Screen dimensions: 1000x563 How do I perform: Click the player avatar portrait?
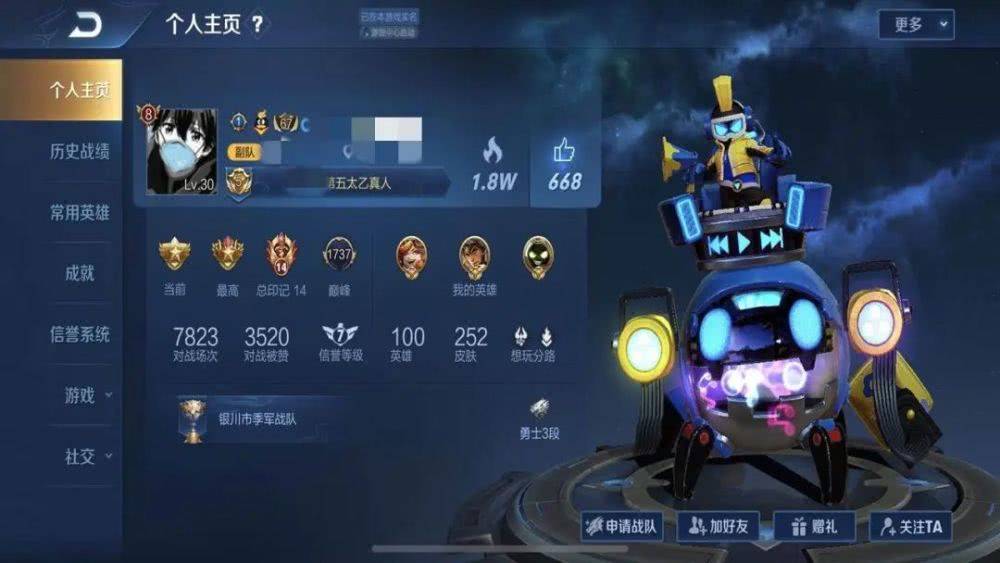[182, 151]
